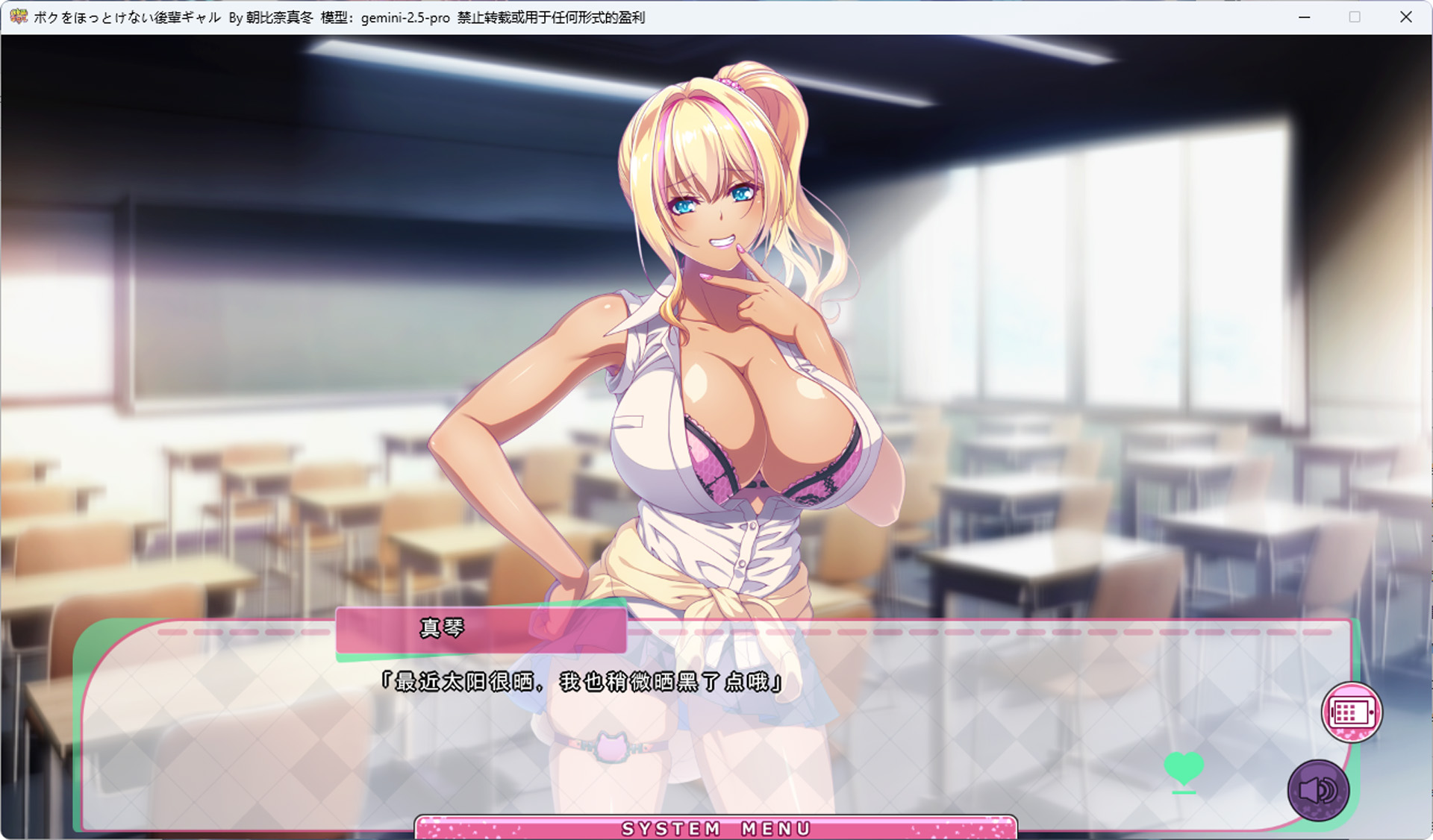The height and width of the screenshot is (840, 1433).
Task: Click the purple speaker voice button
Action: coord(1318,789)
